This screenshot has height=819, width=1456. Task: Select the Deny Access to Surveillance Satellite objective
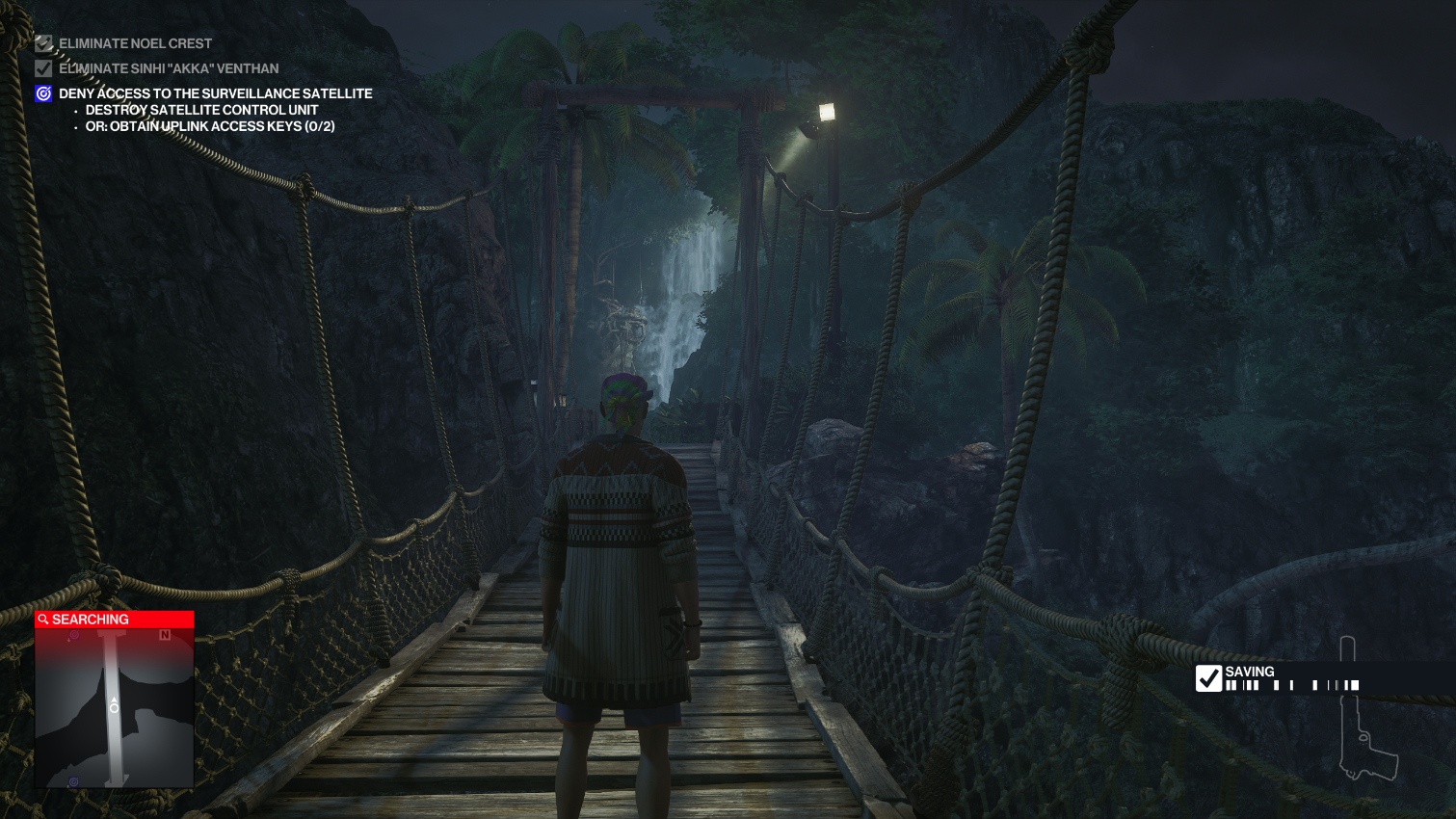tap(215, 93)
